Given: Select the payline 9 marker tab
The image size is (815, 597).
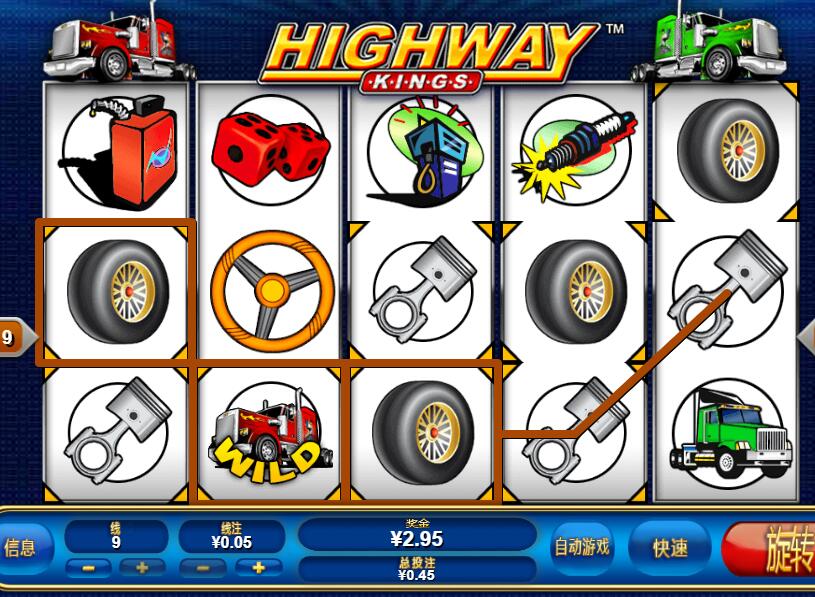Looking at the screenshot, I should coord(10,337).
